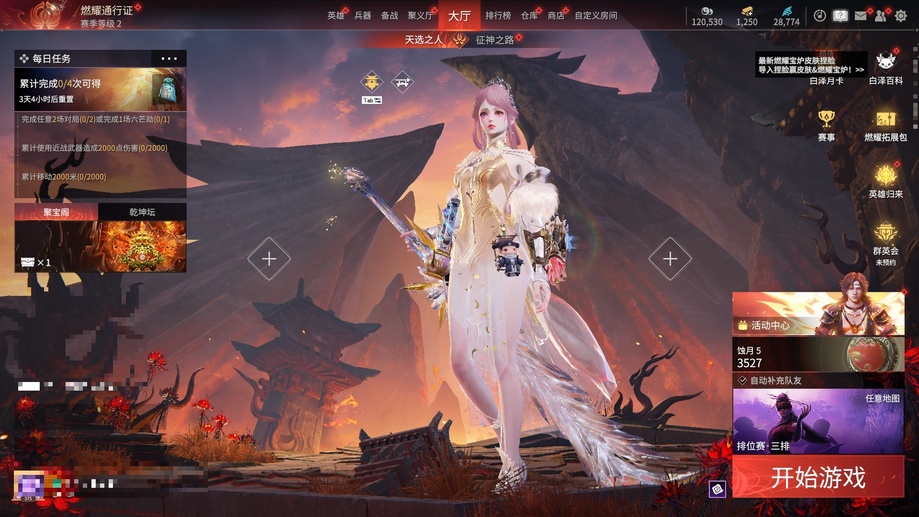The height and width of the screenshot is (517, 919).
Task: Open the 商店 shop
Action: pos(555,16)
